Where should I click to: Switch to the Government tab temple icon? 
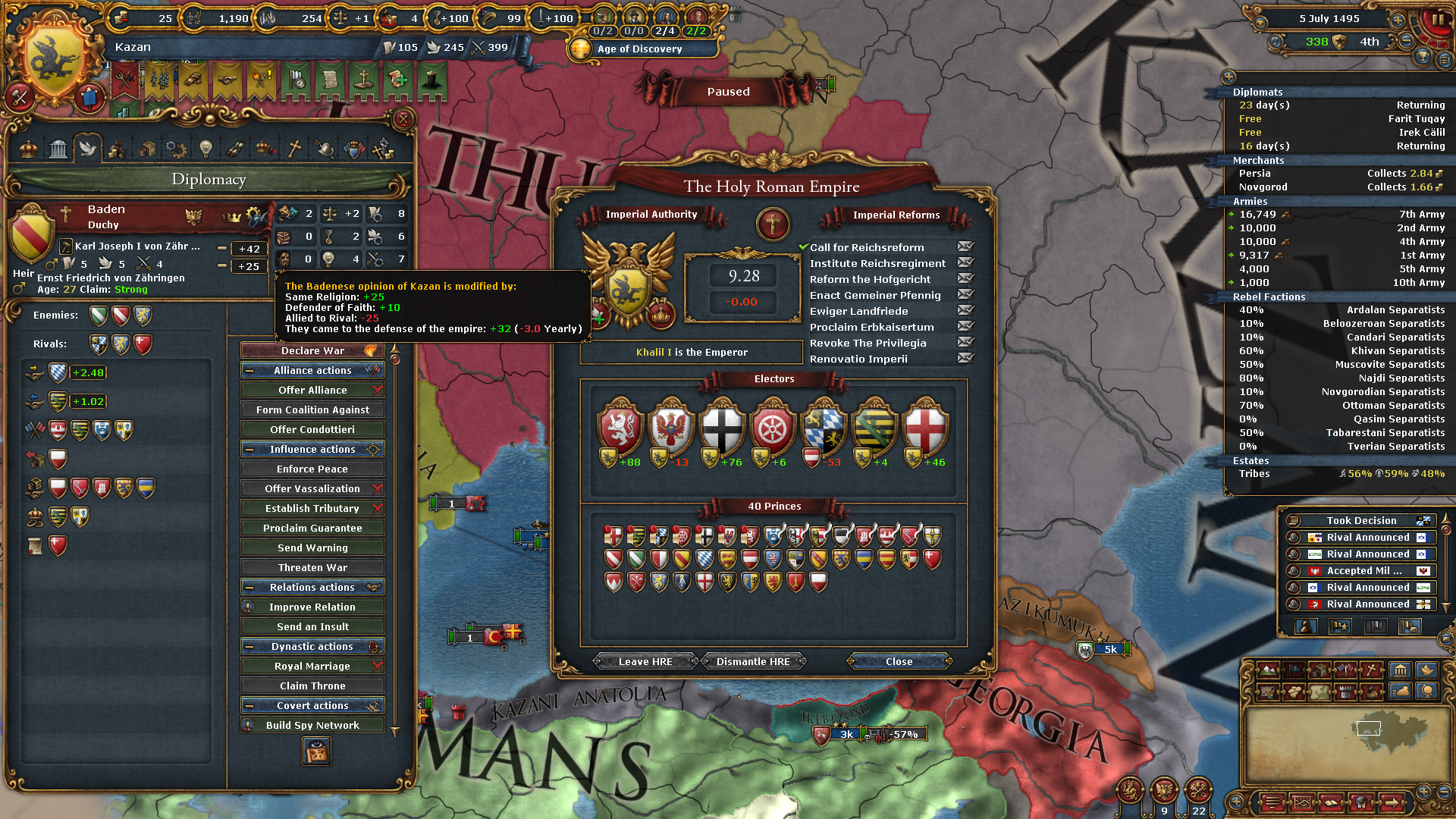(58, 149)
